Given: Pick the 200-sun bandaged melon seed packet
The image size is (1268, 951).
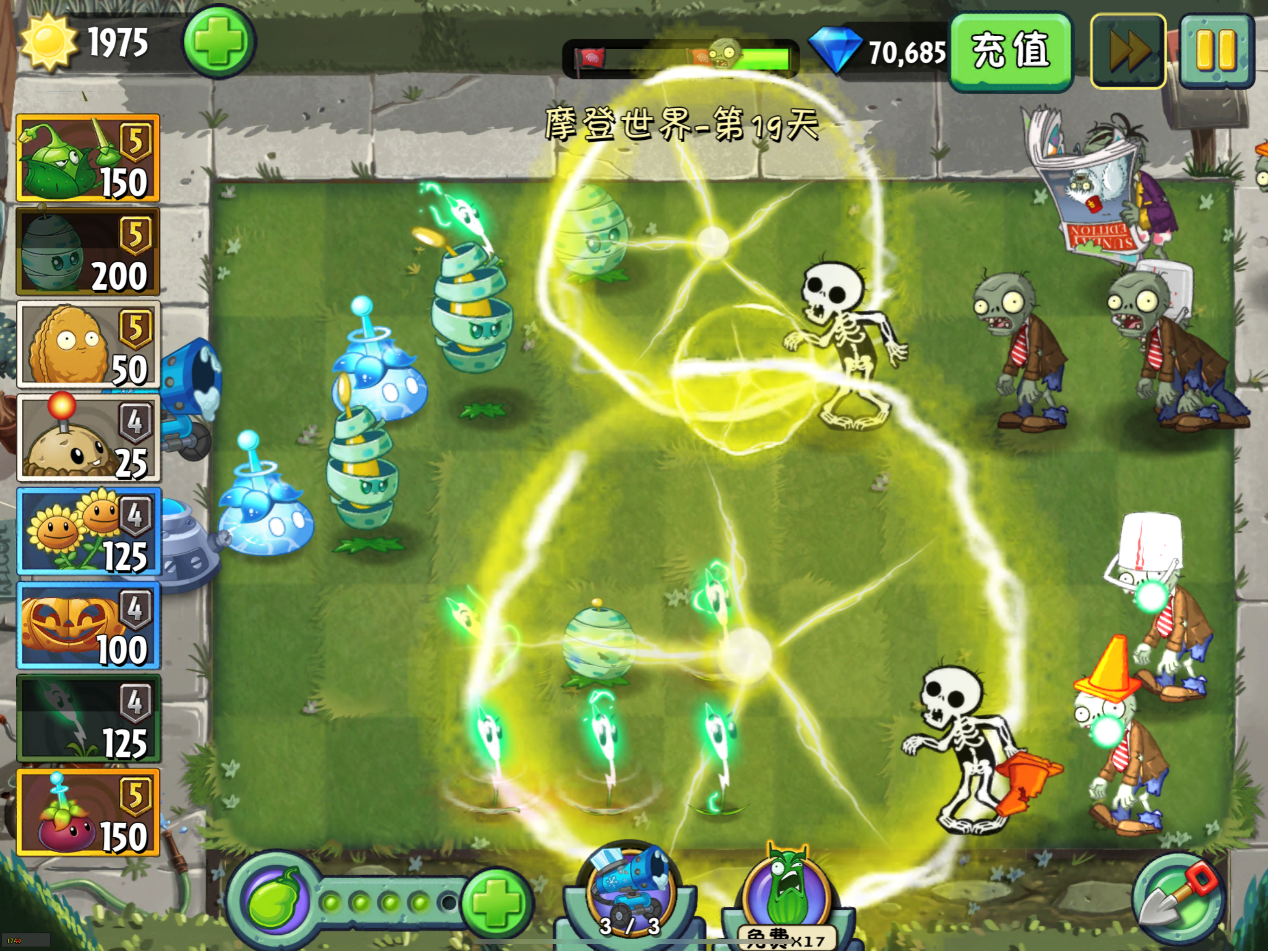Looking at the screenshot, I should point(88,251).
